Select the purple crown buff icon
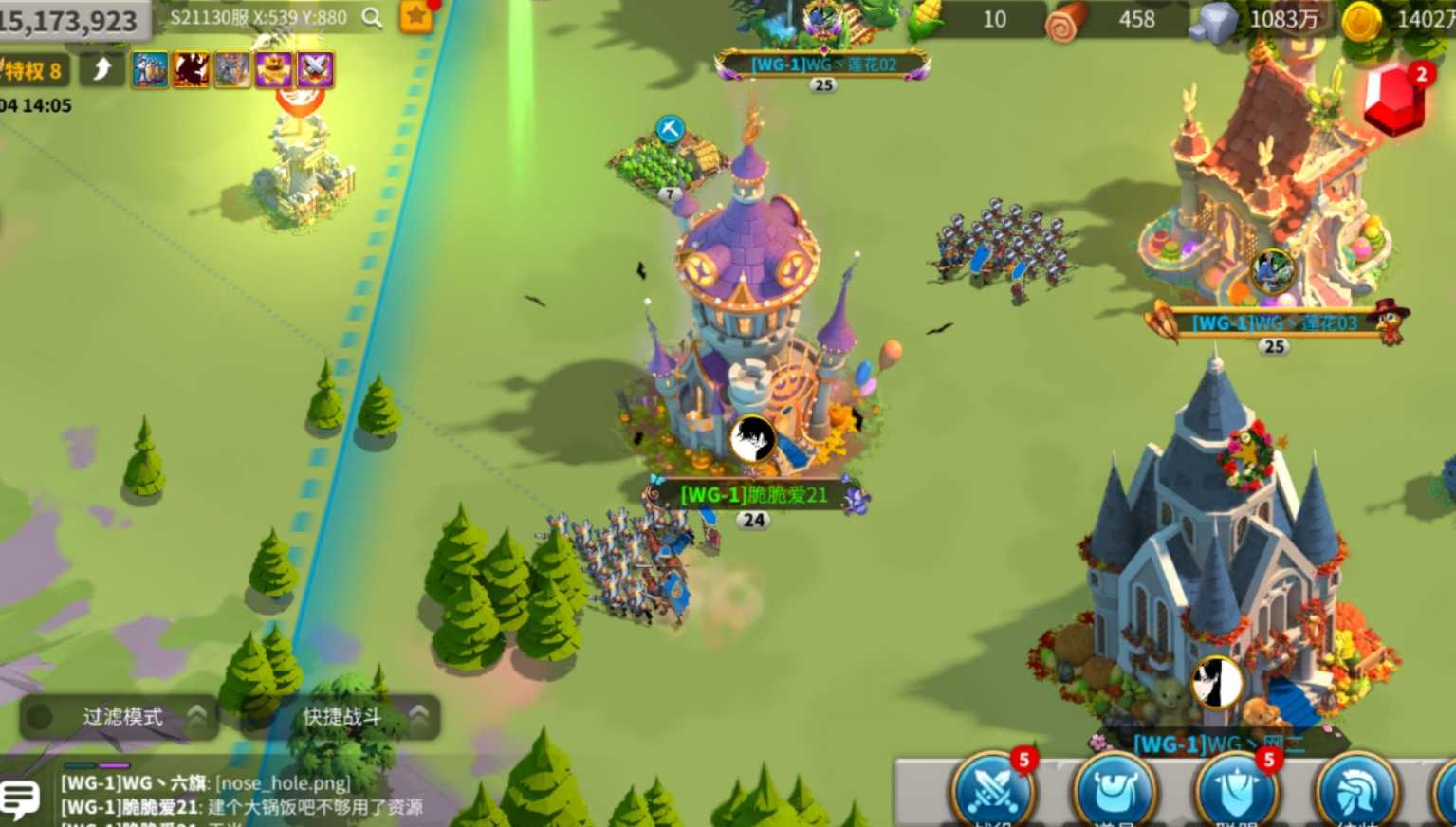This screenshot has height=827, width=1456. coord(273,69)
